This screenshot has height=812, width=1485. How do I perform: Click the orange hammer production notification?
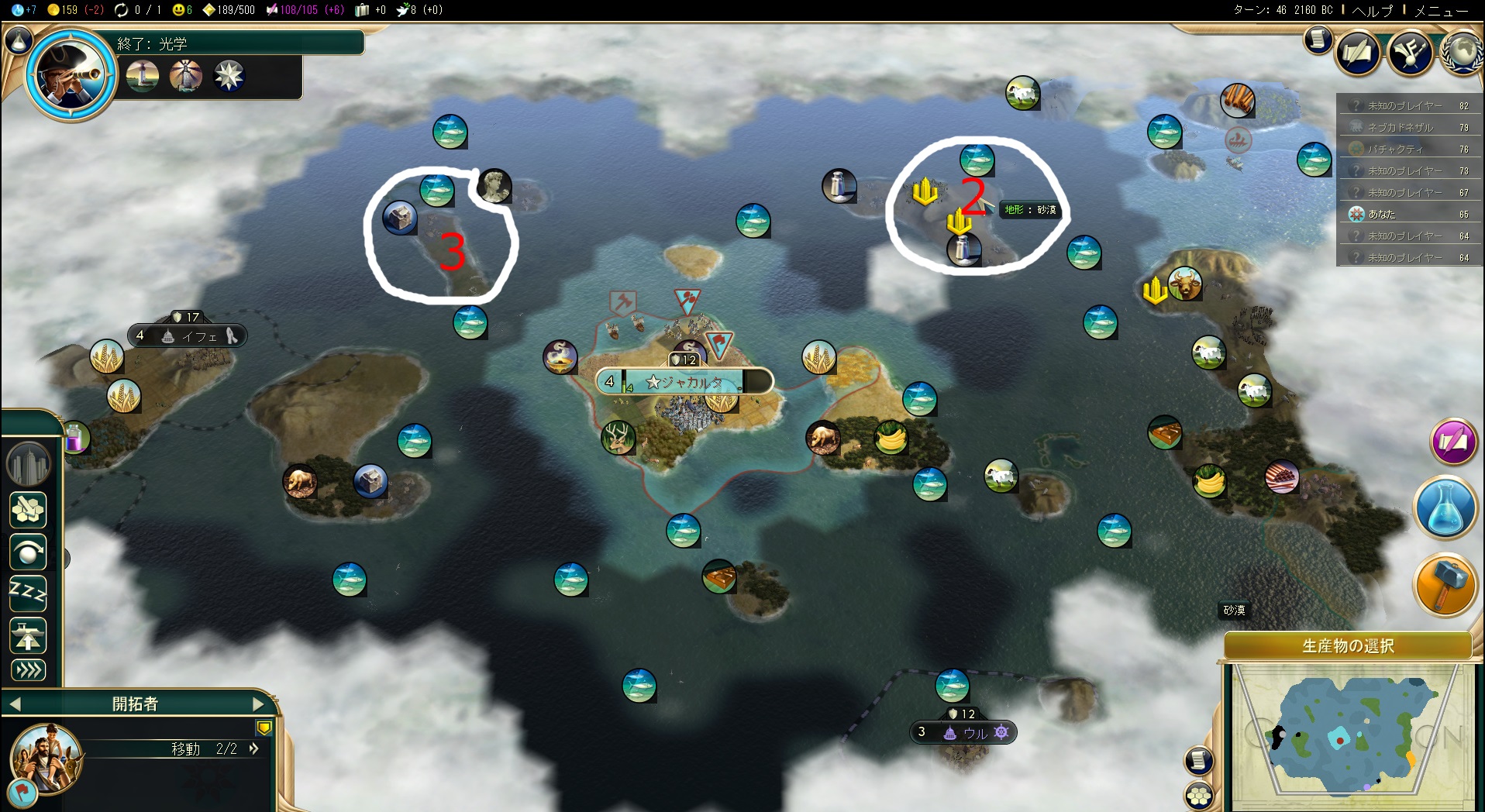click(1445, 585)
